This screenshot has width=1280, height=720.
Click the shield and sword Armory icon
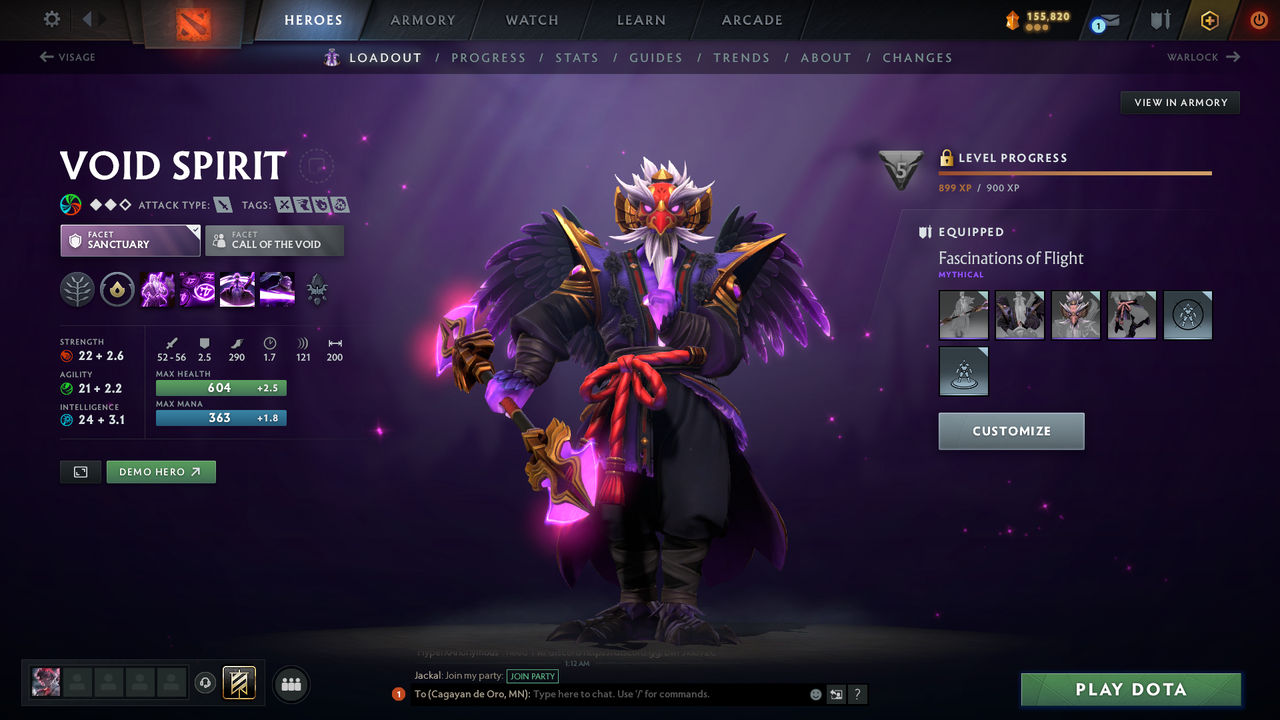point(1158,20)
